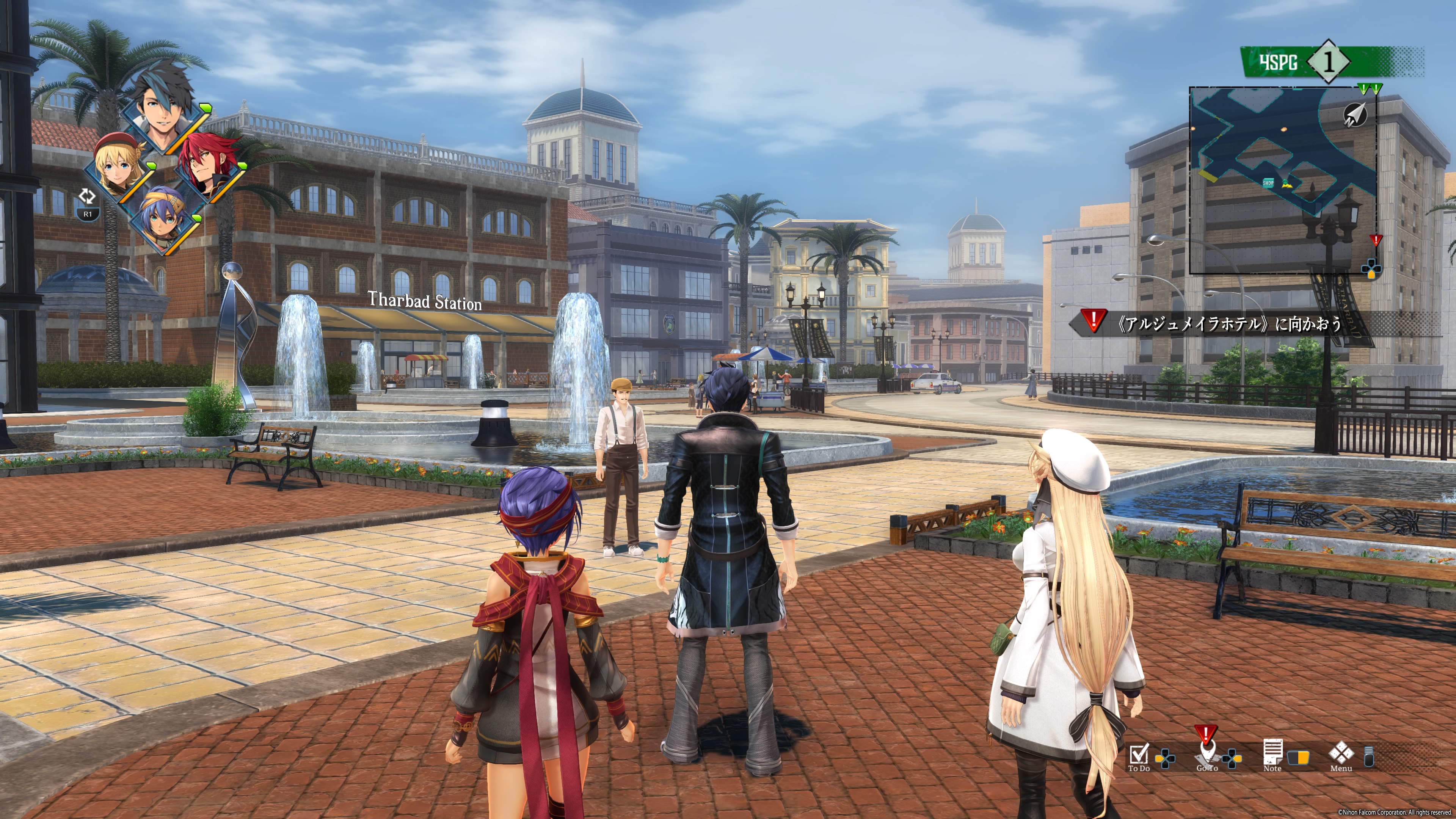The width and height of the screenshot is (1456, 819).
Task: Open the Note journal
Action: pos(1272,755)
